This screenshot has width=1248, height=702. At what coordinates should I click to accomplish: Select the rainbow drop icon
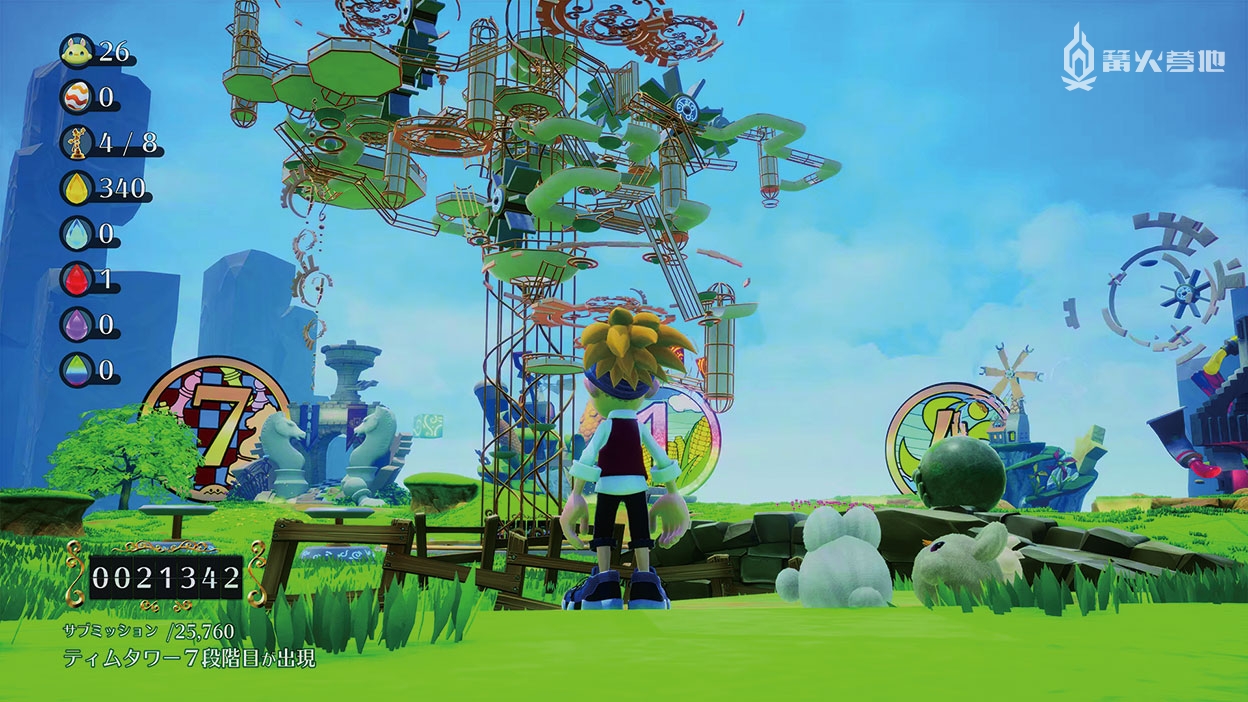(75, 371)
